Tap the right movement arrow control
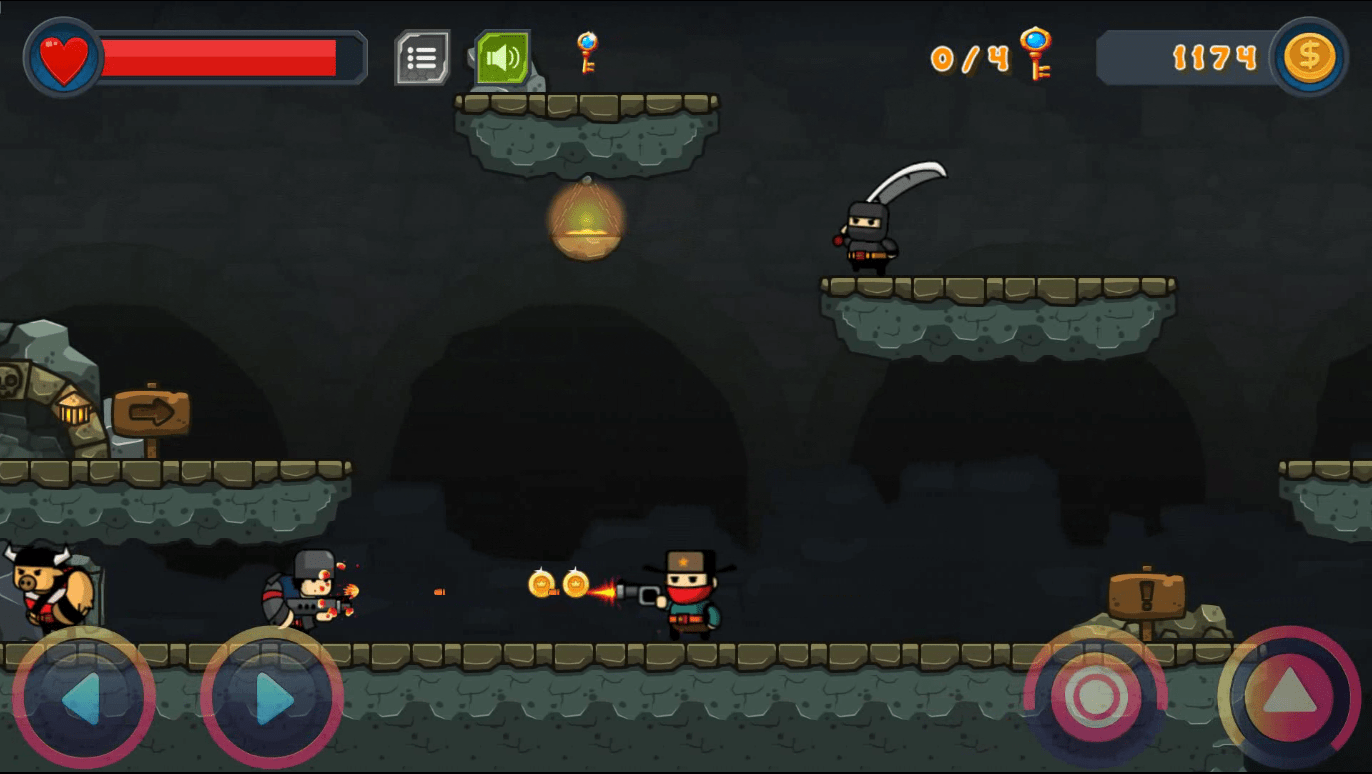The image size is (1372, 774). coord(264,697)
